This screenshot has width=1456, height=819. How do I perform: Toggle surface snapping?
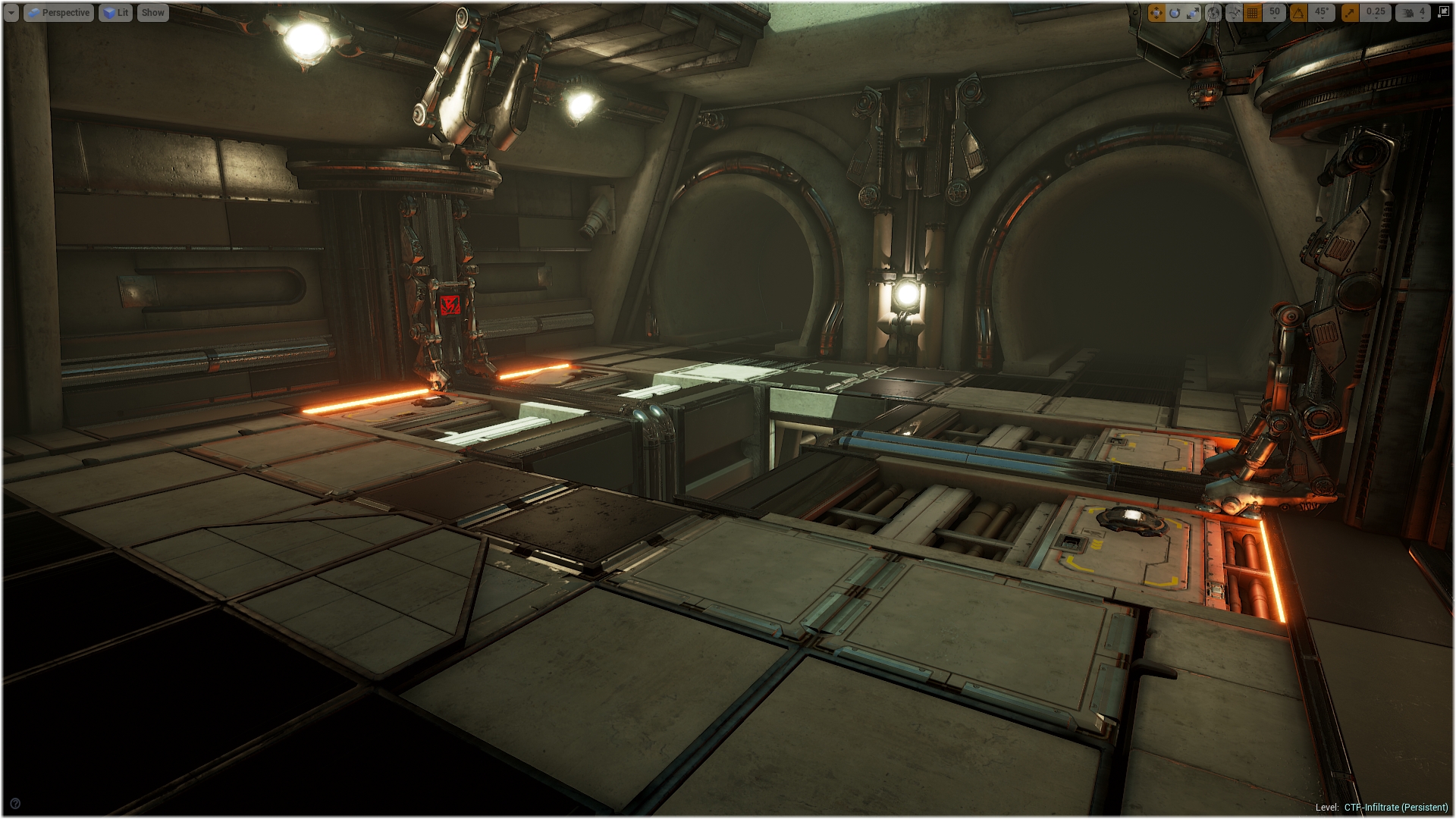click(1234, 13)
